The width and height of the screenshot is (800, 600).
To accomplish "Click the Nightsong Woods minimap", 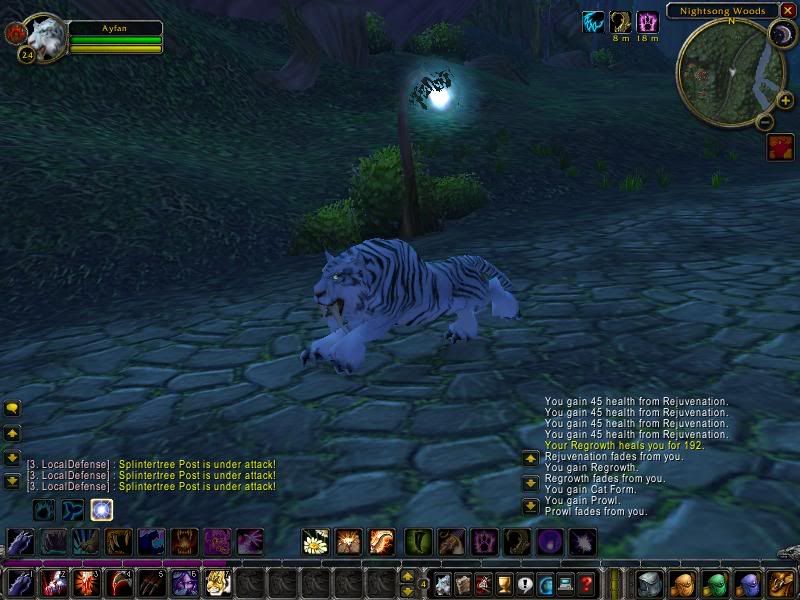I will click(x=729, y=70).
